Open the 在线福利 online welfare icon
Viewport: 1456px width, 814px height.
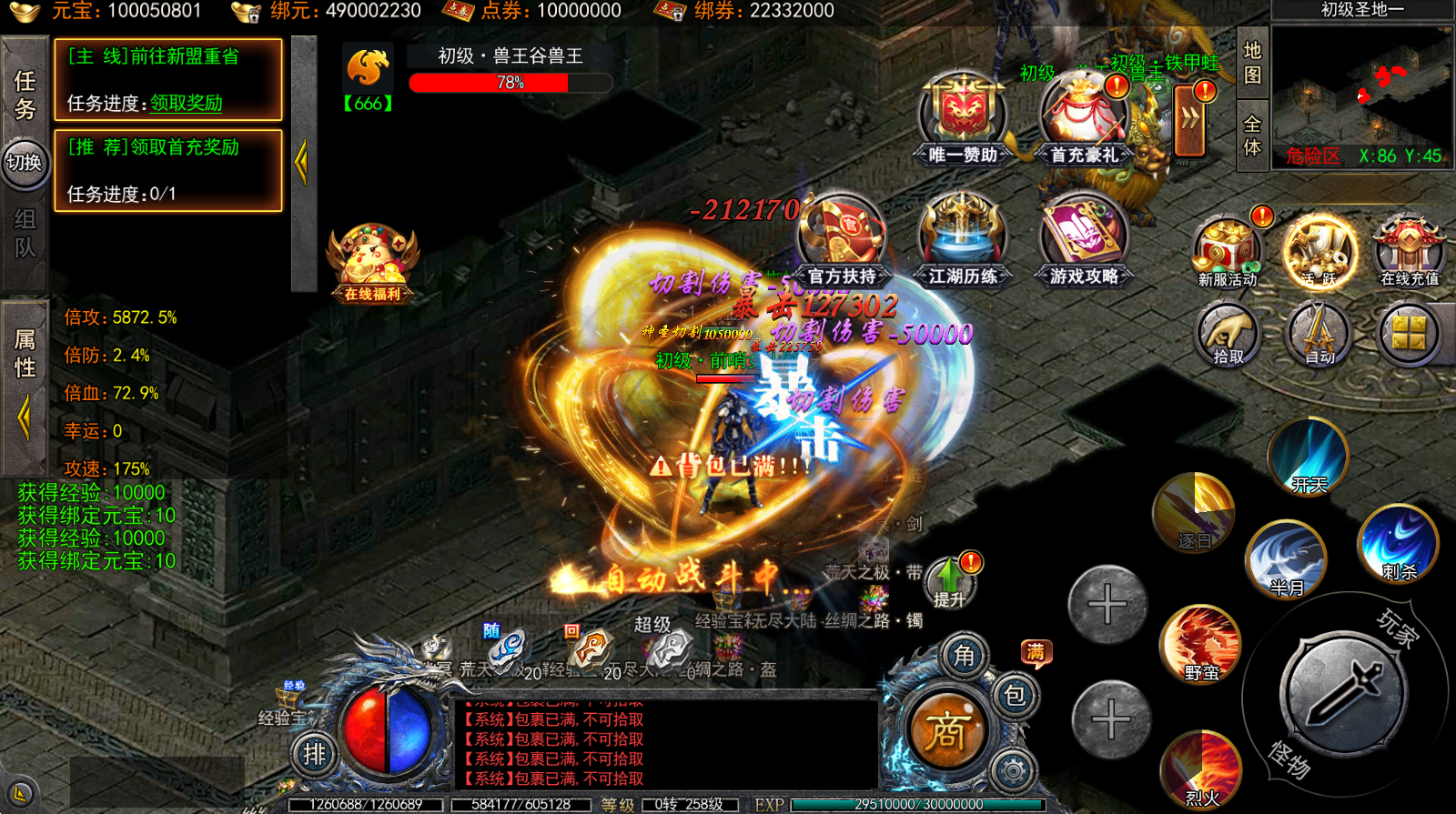point(373,262)
